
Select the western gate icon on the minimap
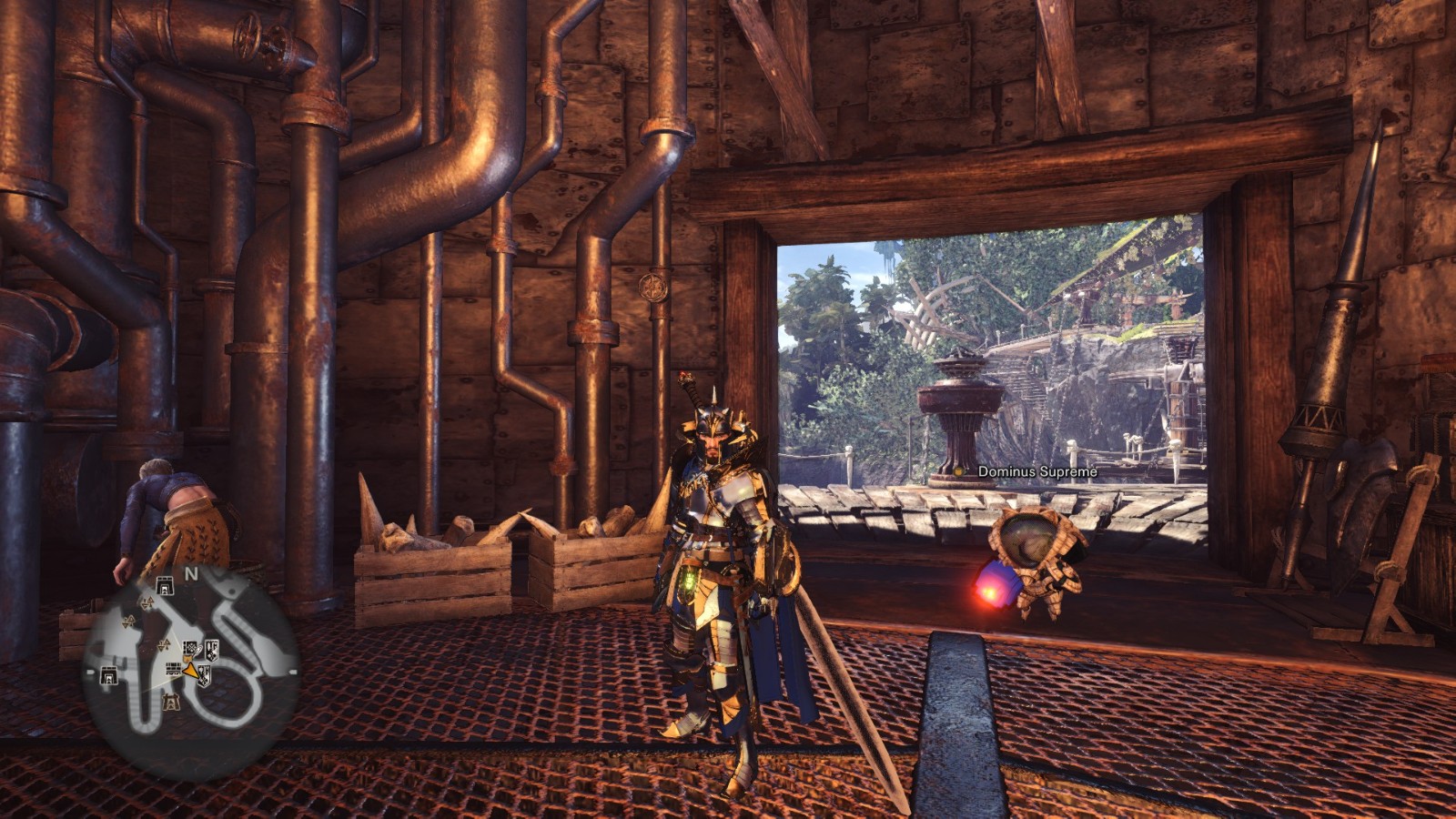(x=108, y=673)
